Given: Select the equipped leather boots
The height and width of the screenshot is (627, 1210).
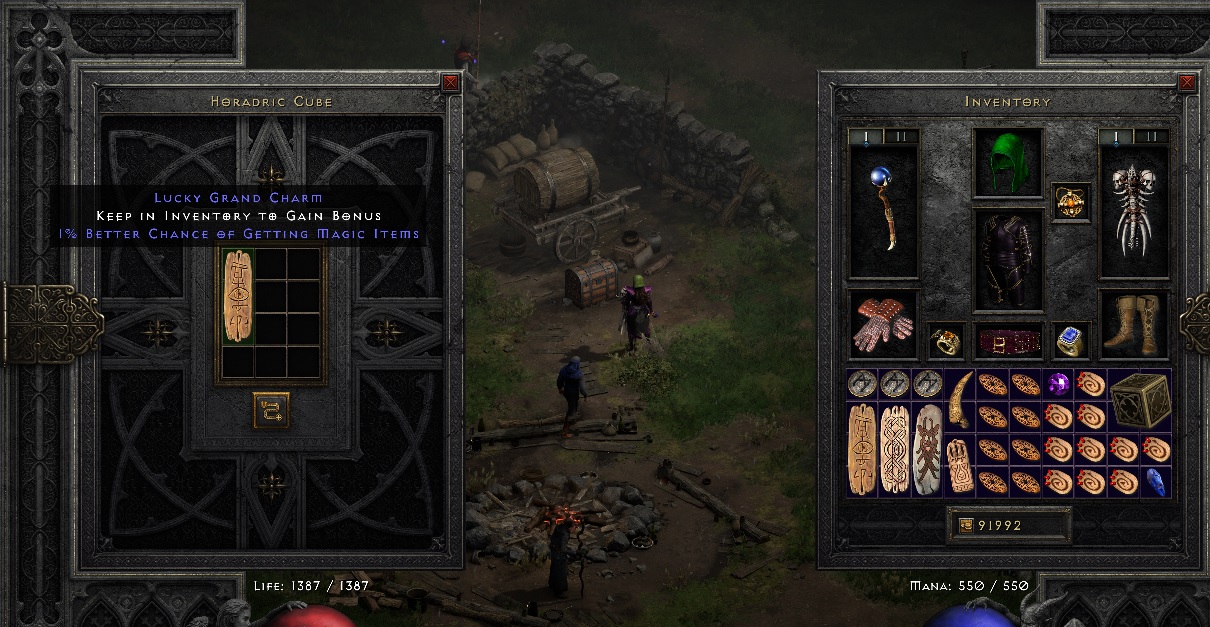Looking at the screenshot, I should (1133, 326).
